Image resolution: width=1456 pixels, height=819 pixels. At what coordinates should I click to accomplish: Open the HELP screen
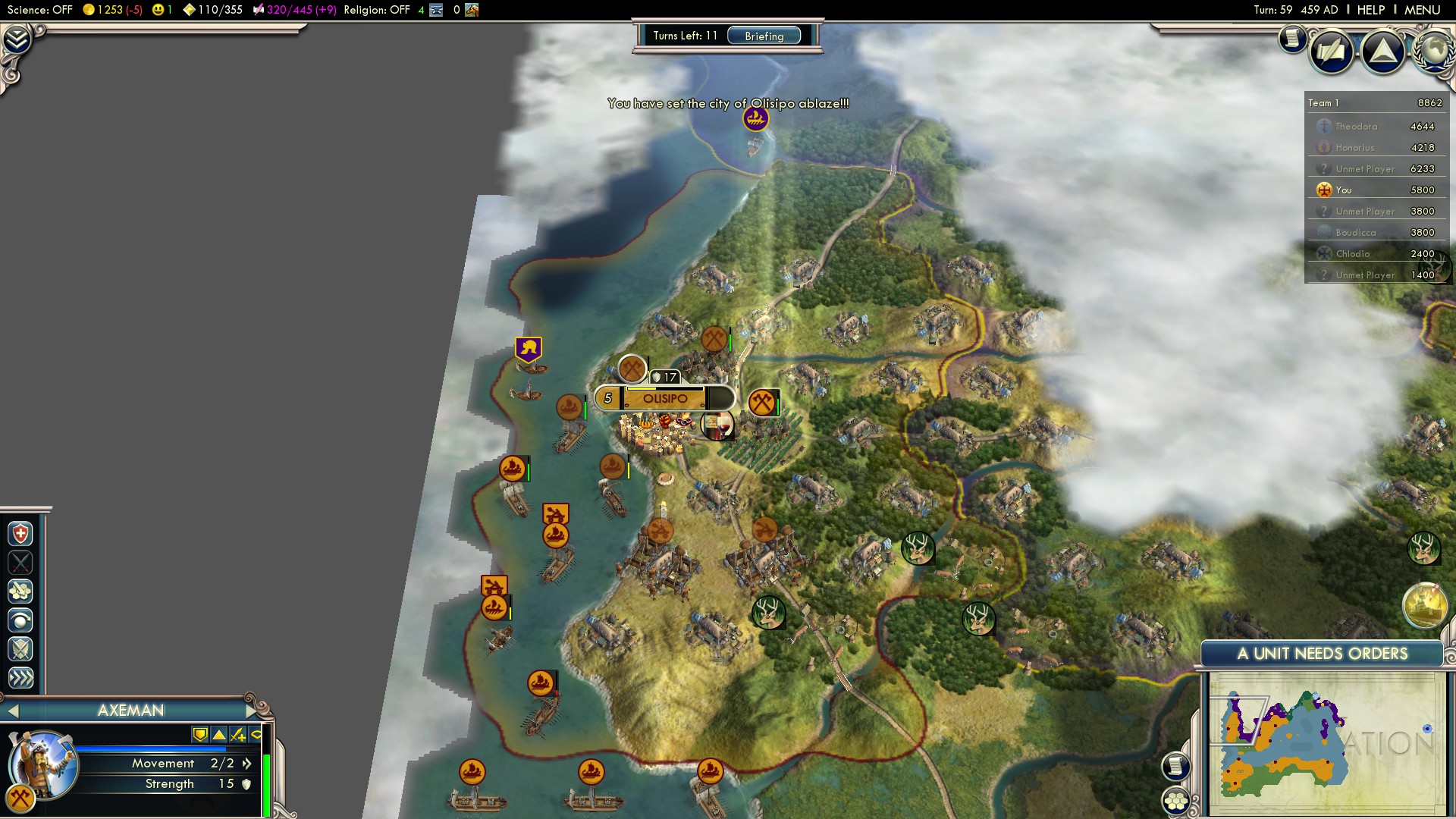click(1370, 10)
